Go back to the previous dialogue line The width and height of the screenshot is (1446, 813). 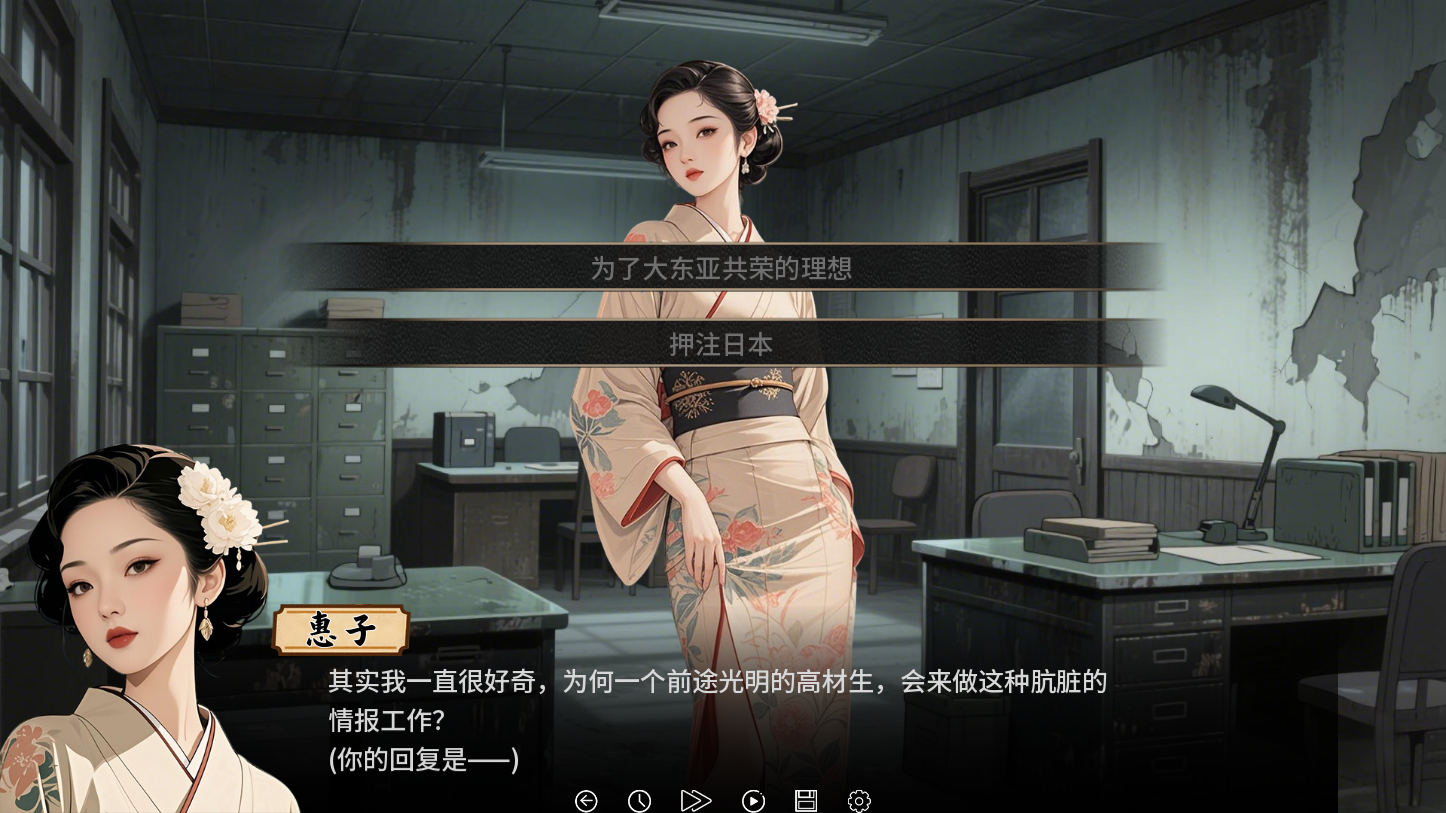pyautogui.click(x=587, y=801)
